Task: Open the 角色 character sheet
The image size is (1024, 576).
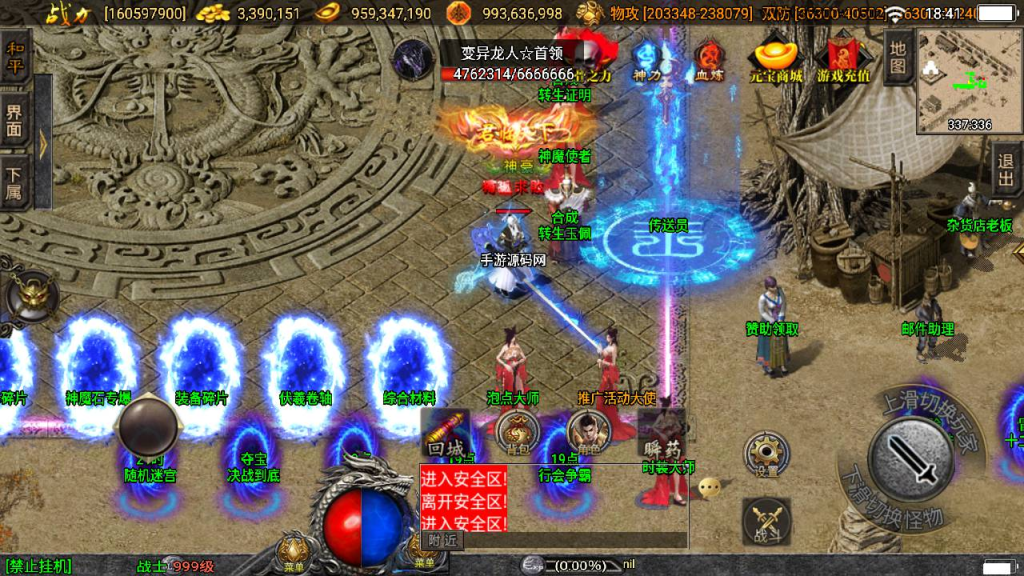Action: point(586,432)
